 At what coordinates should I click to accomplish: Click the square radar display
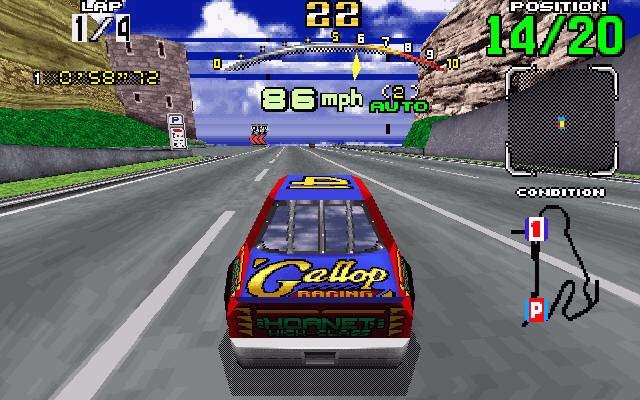(x=560, y=121)
